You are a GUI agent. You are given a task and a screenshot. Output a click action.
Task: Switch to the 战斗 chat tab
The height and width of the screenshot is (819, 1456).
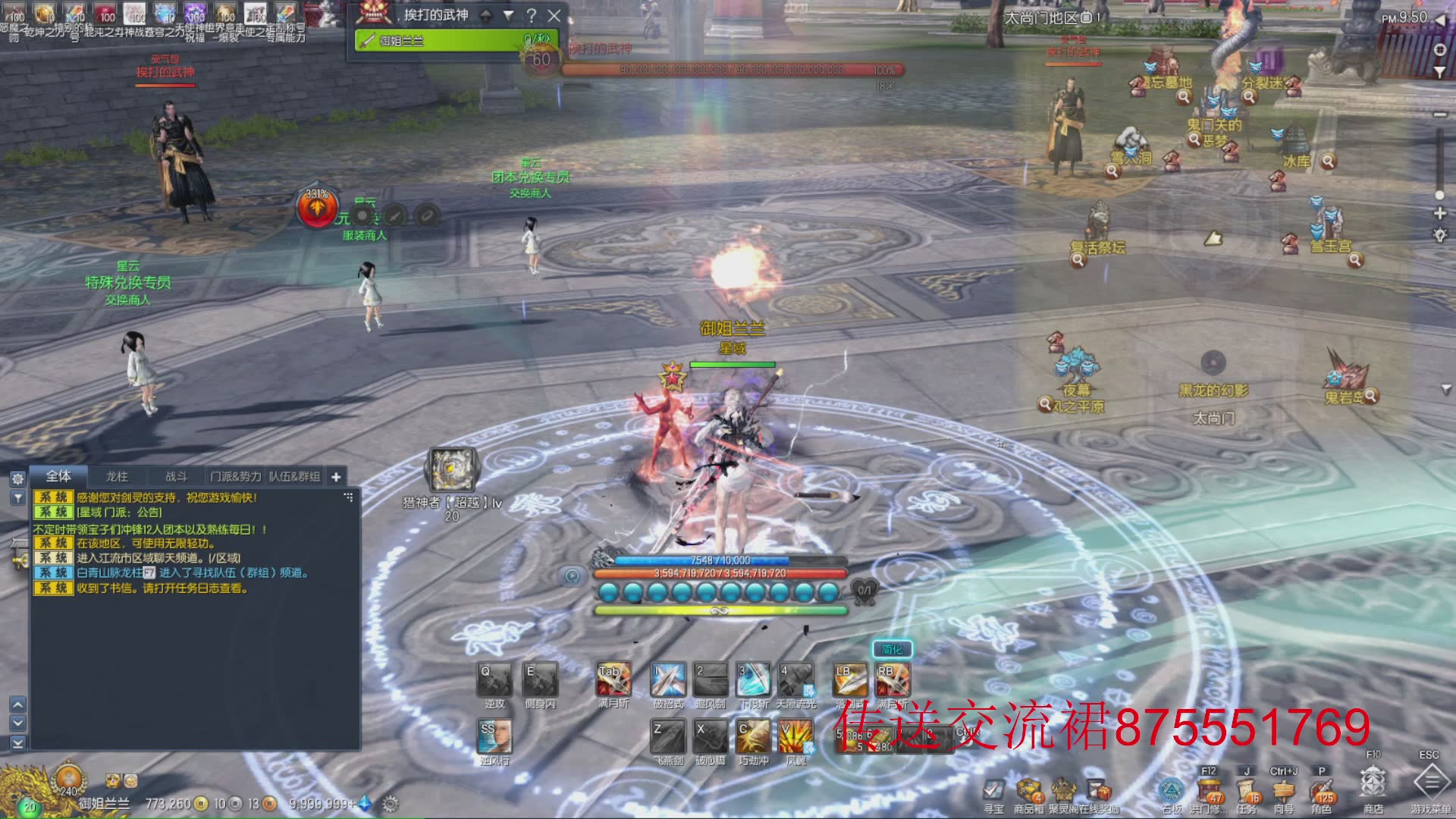(176, 476)
